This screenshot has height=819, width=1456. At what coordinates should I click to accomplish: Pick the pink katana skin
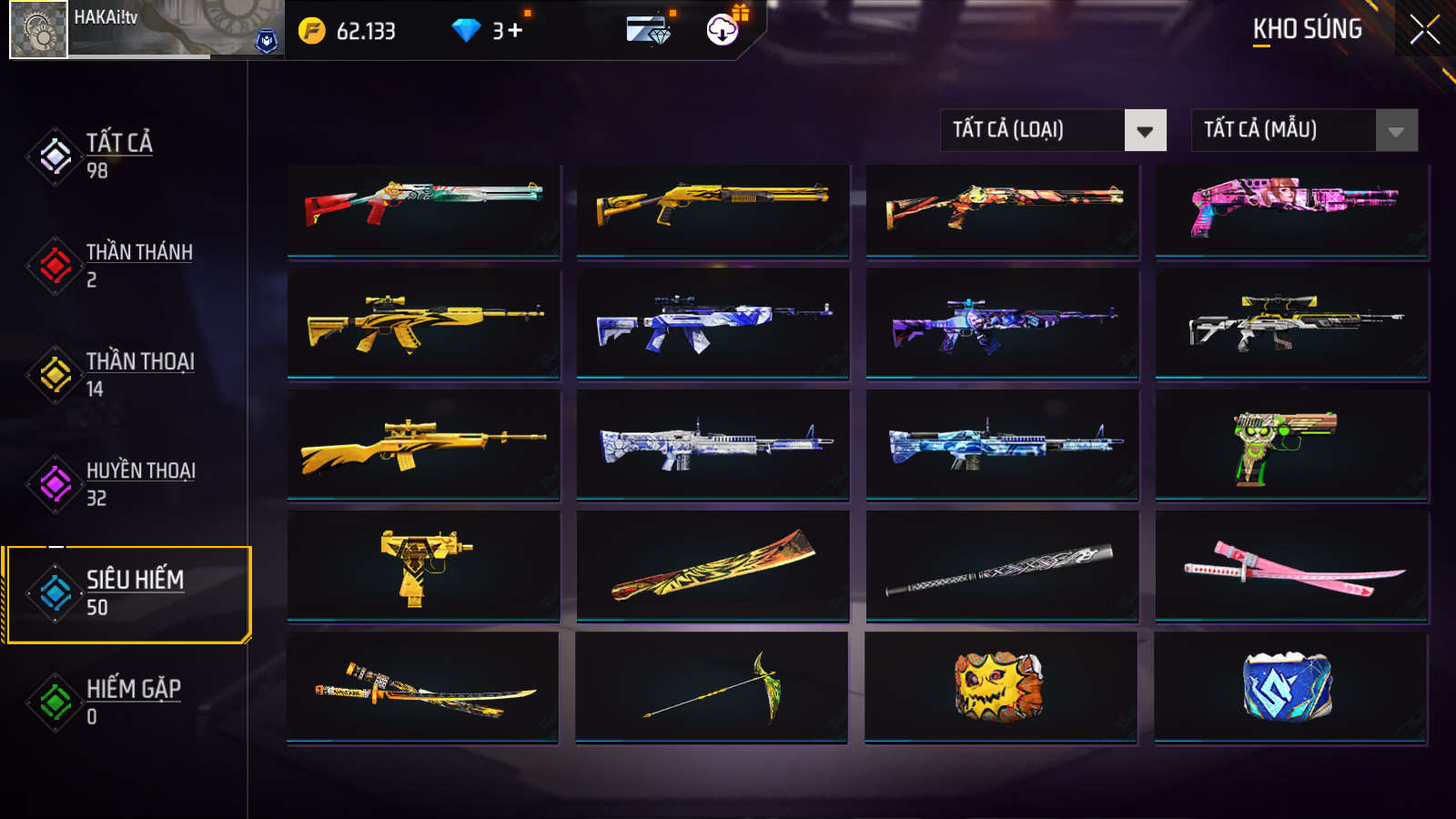(1291, 566)
